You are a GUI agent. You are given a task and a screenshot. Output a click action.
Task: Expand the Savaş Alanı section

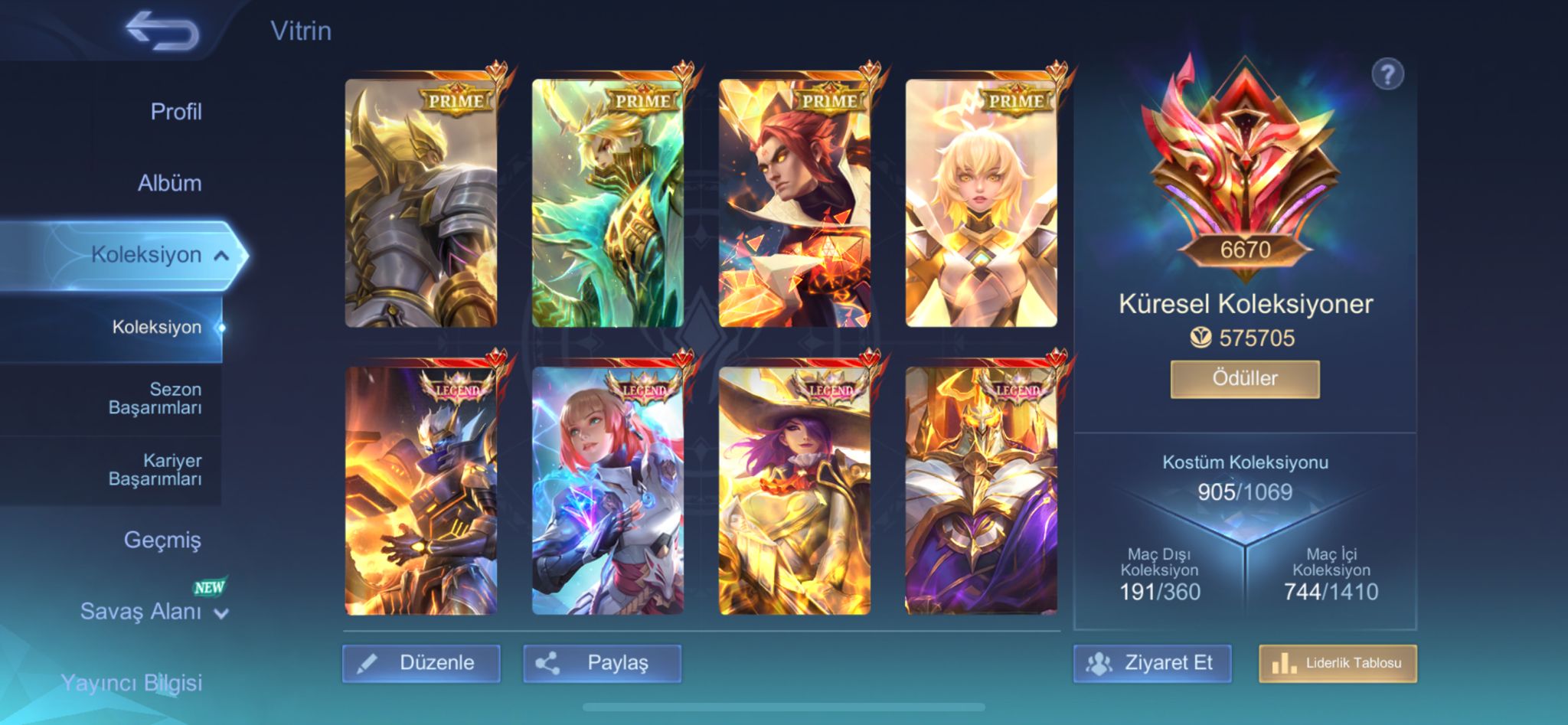click(x=153, y=612)
